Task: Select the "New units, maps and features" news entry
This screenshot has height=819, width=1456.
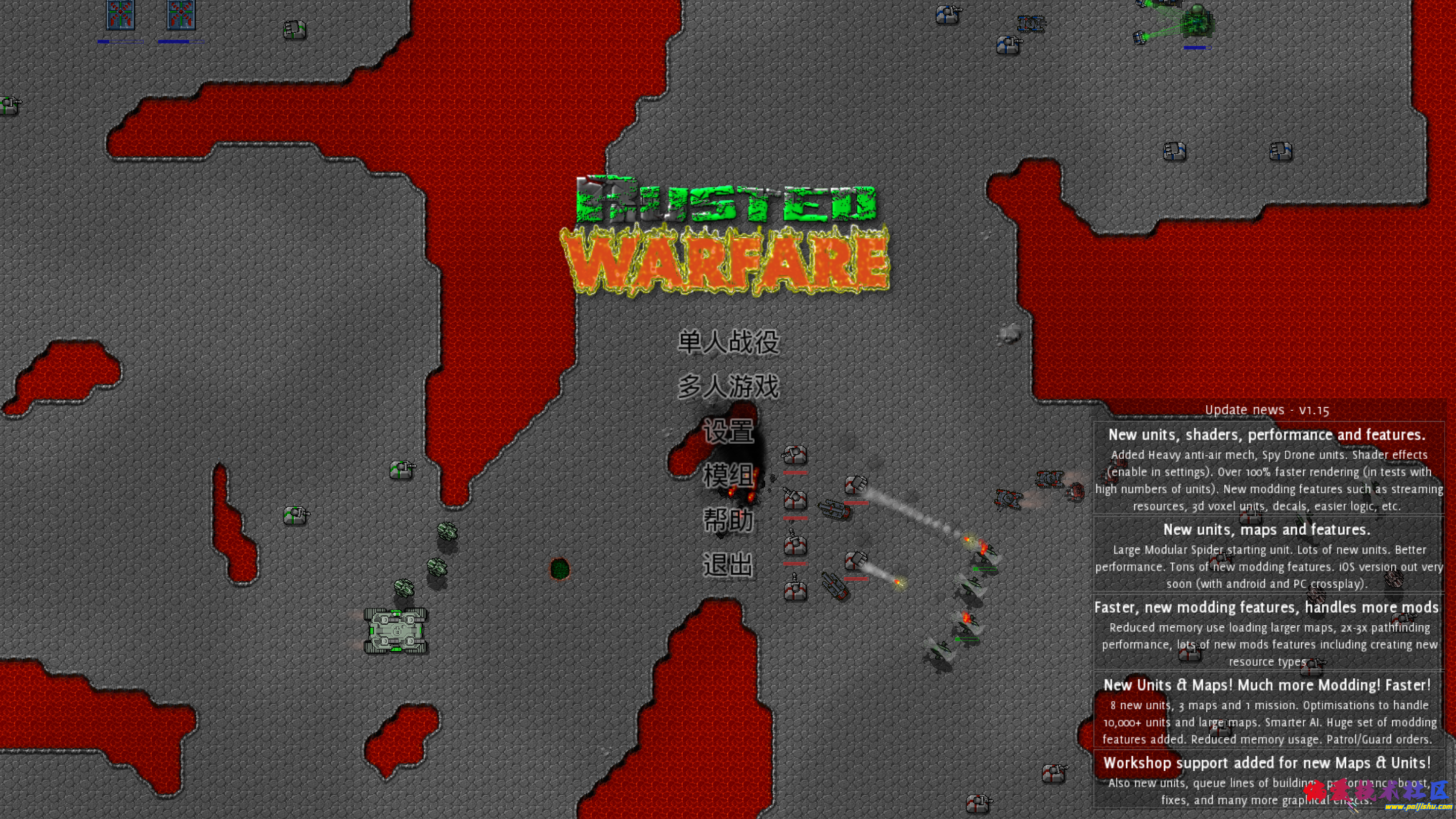Action: [x=1268, y=554]
